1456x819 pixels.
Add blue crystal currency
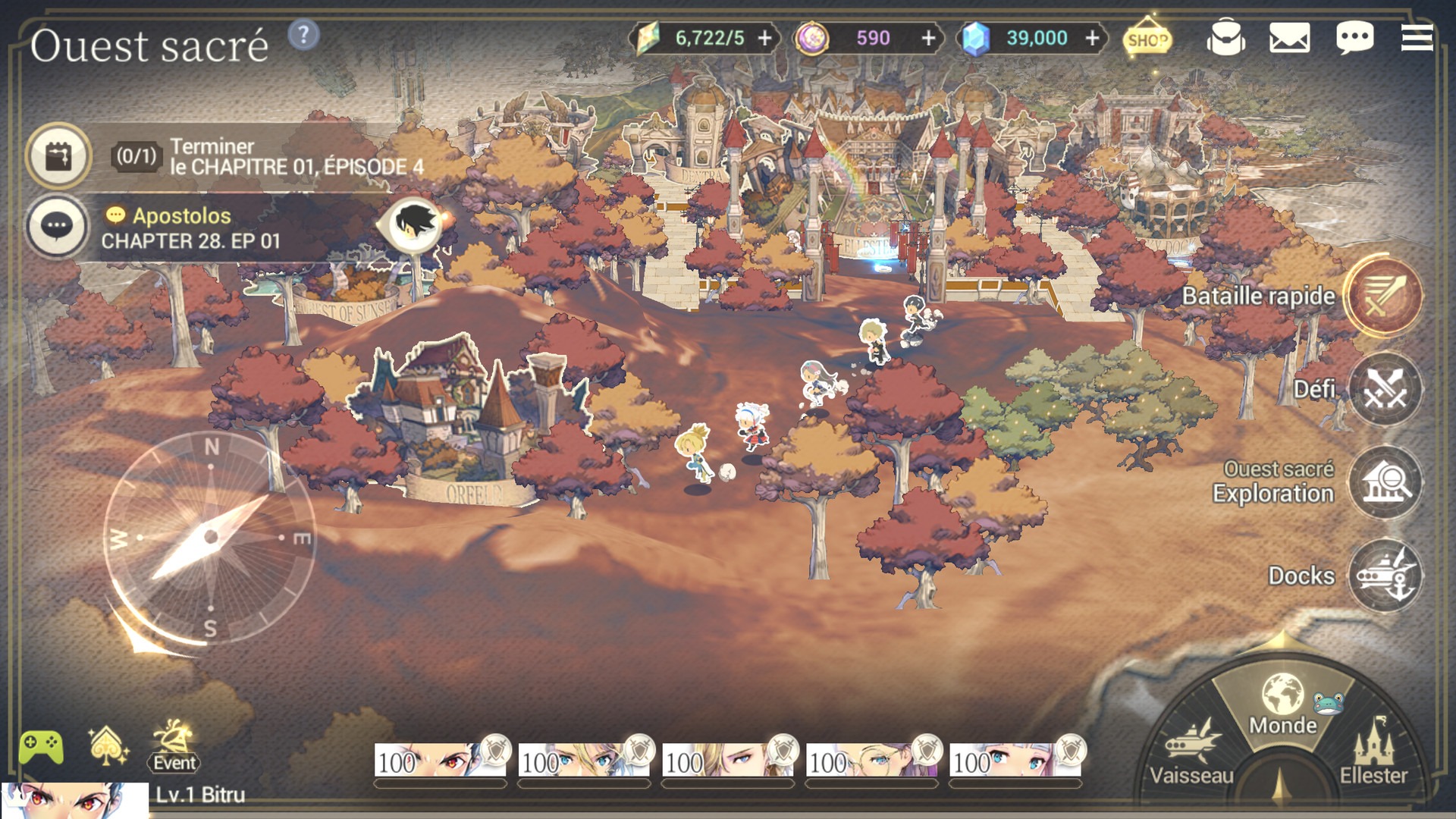pos(1092,38)
